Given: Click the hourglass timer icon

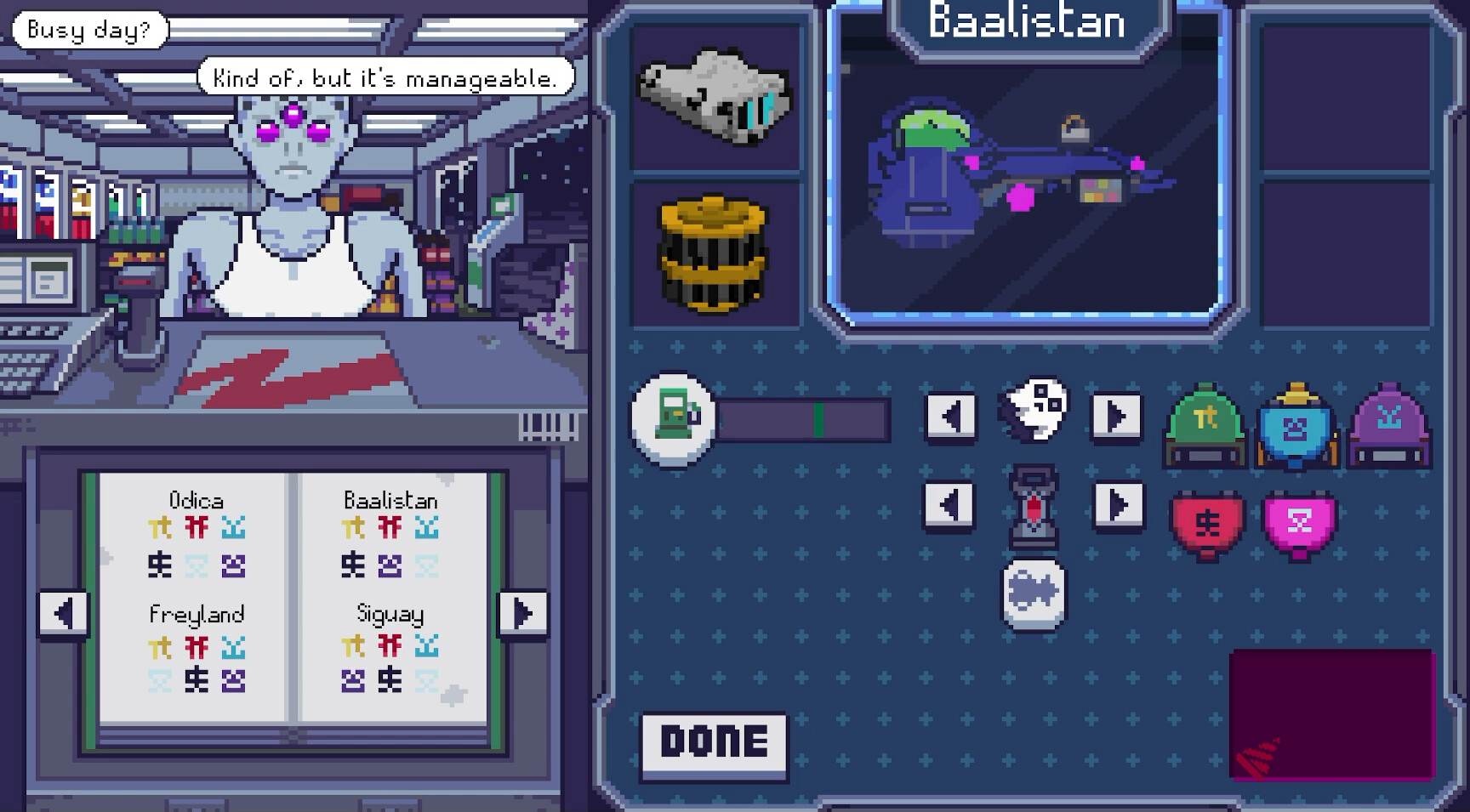Looking at the screenshot, I should tap(1032, 507).
